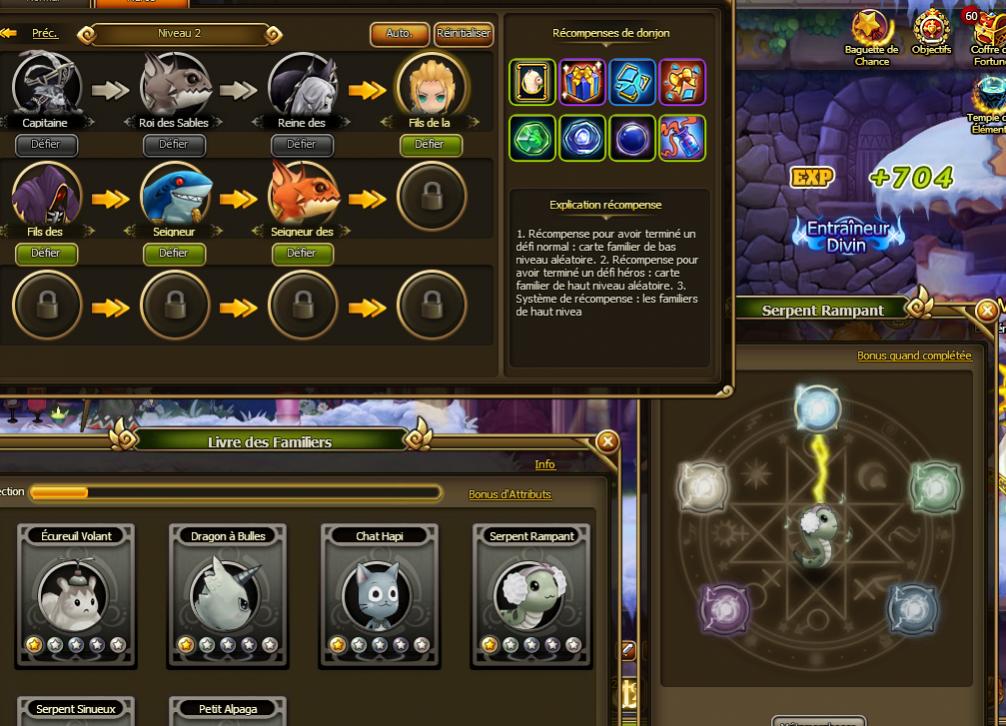Choose the Dragon à Bulles card
The image size is (1006, 726).
[x=228, y=595]
